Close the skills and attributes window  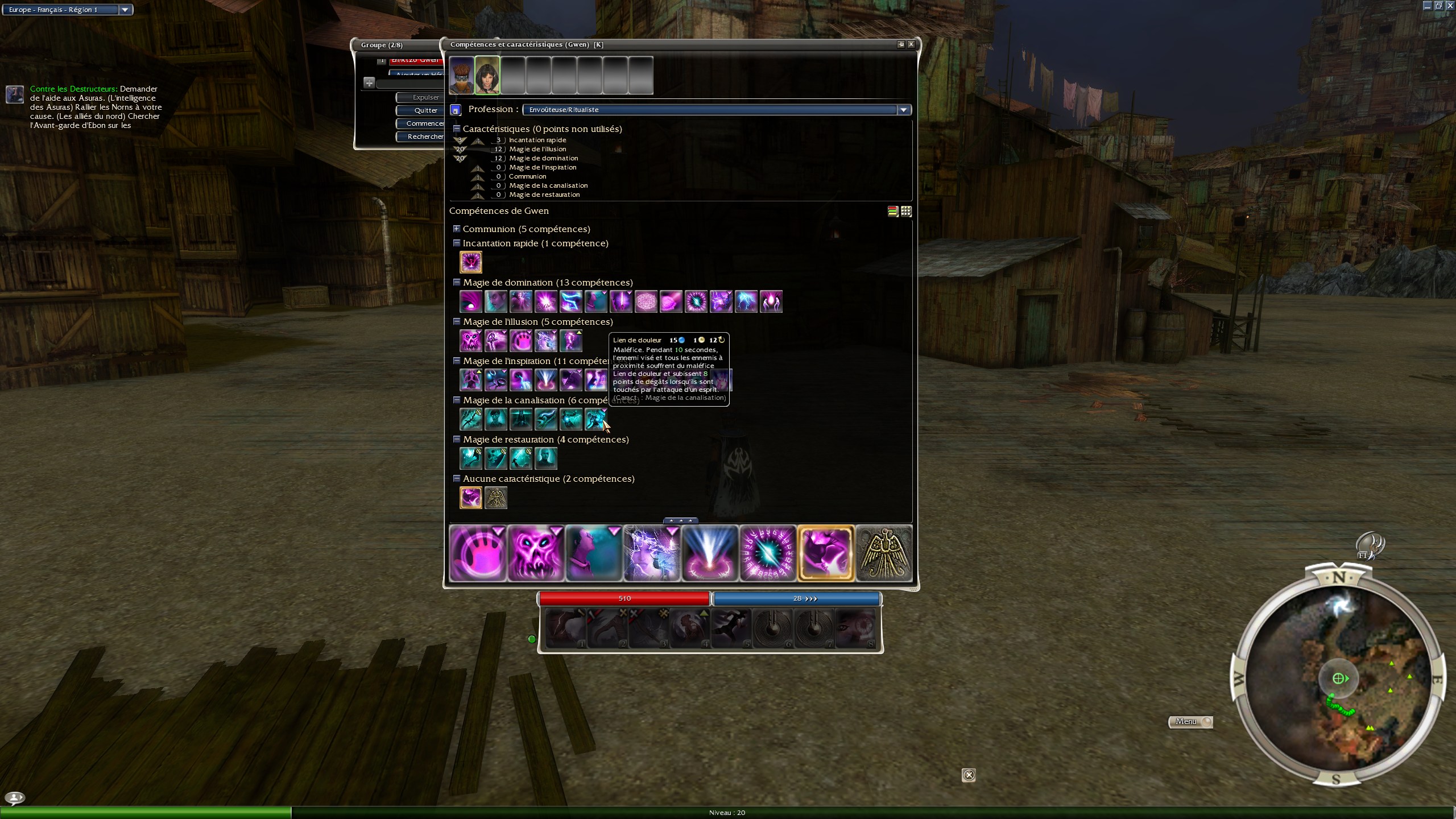tap(911, 44)
